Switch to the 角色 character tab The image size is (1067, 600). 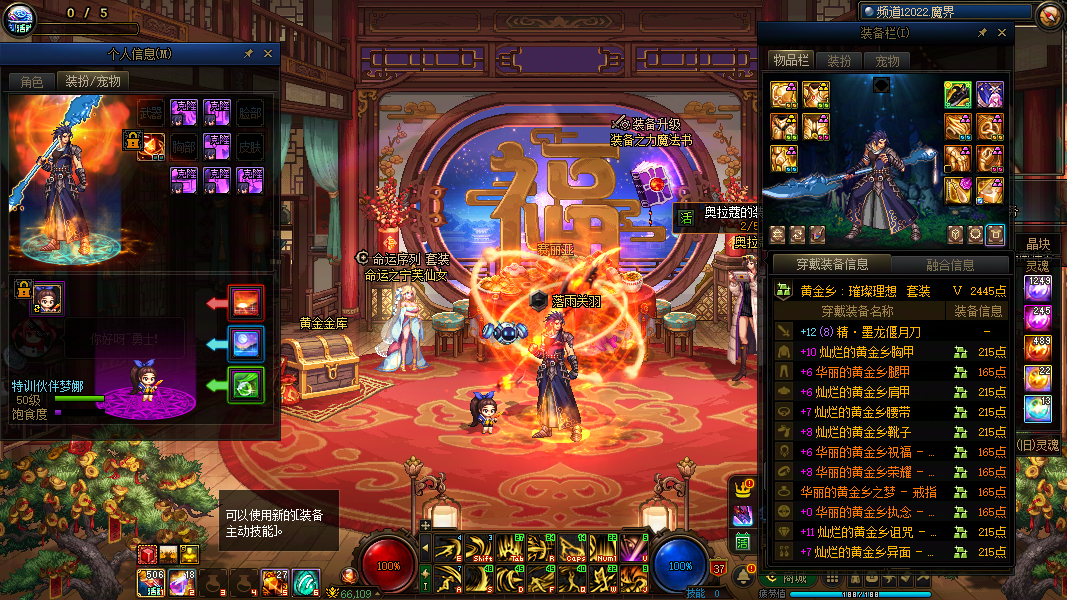click(x=32, y=82)
